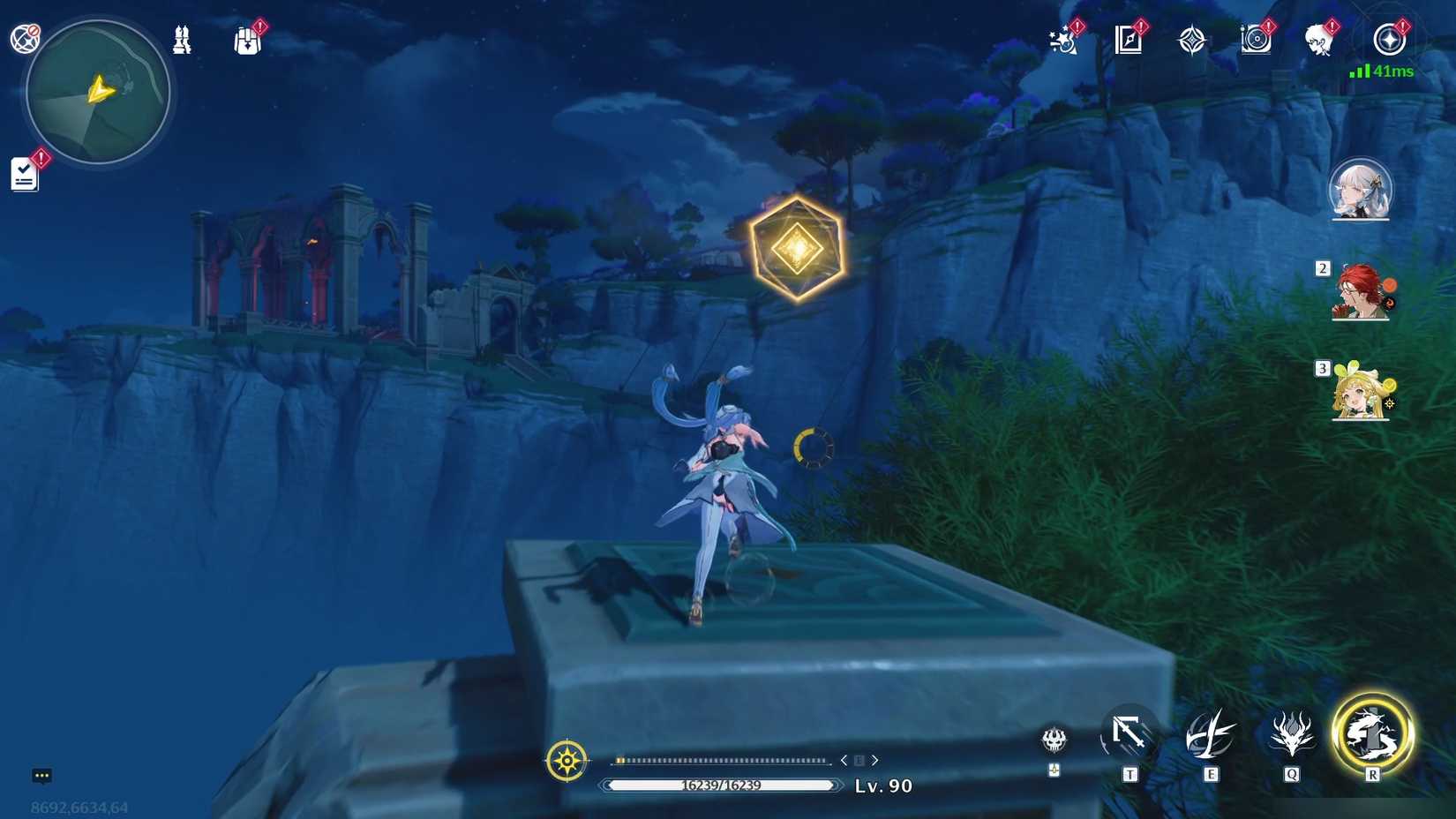Viewport: 1456px width, 819px height.
Task: Click the compass sensor dial icon
Action: click(567, 759)
